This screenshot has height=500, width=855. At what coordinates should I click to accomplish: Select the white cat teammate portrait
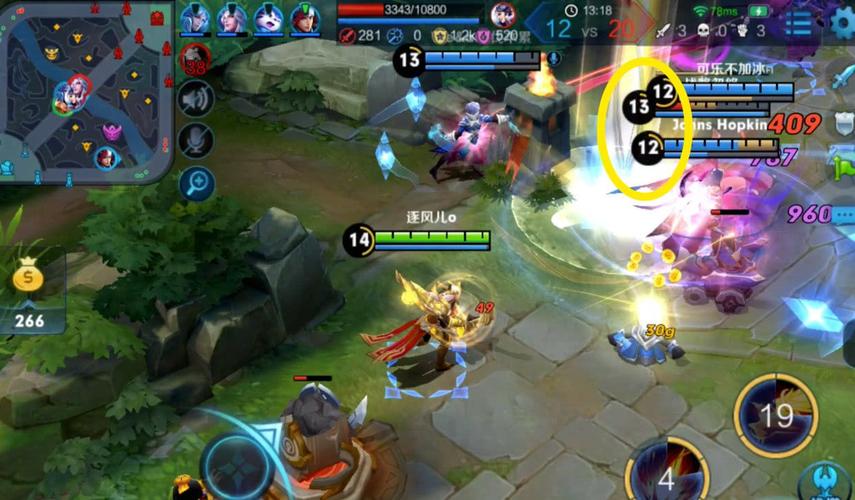pyautogui.click(x=268, y=18)
